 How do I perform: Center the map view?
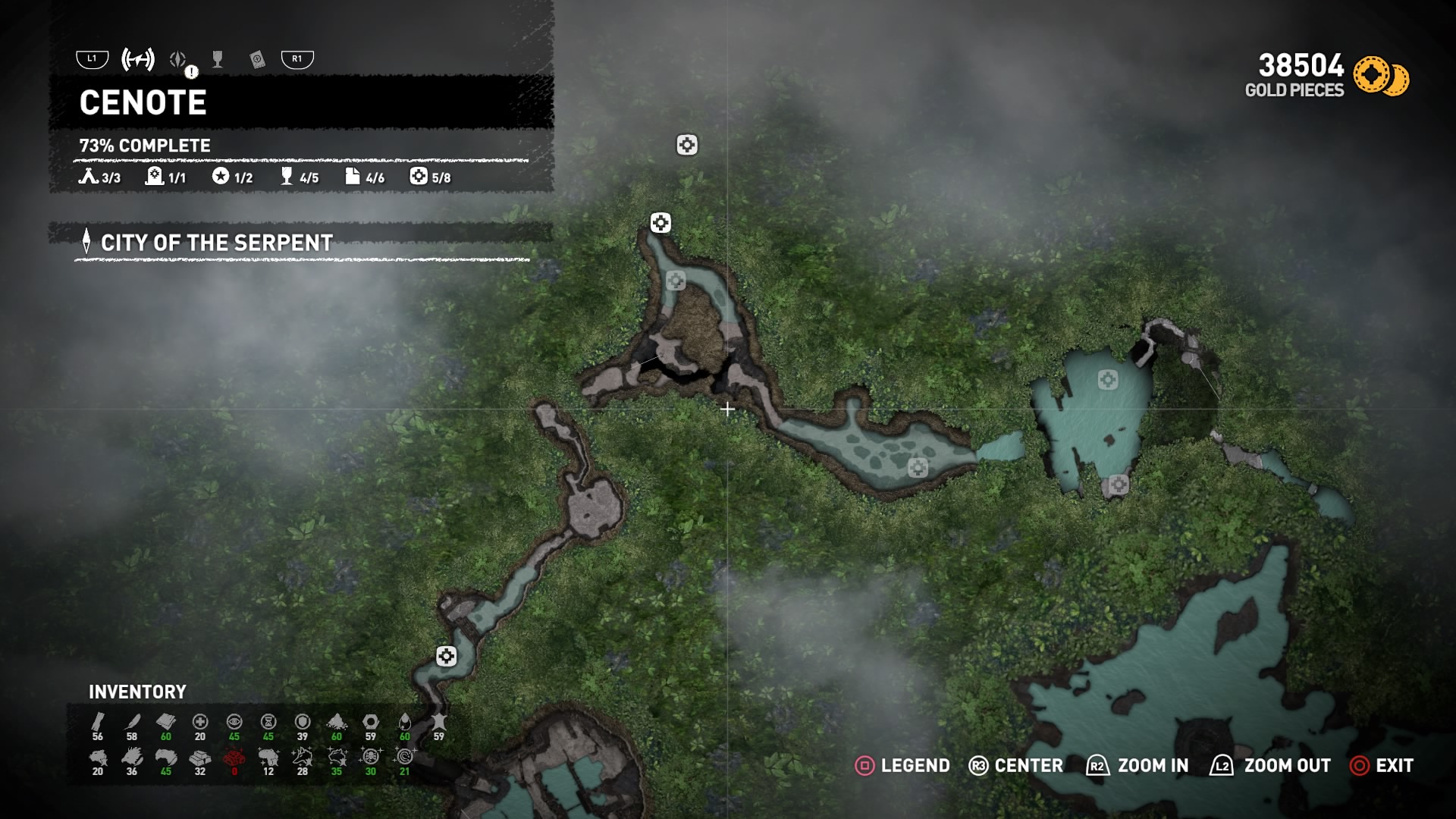(x=1016, y=766)
